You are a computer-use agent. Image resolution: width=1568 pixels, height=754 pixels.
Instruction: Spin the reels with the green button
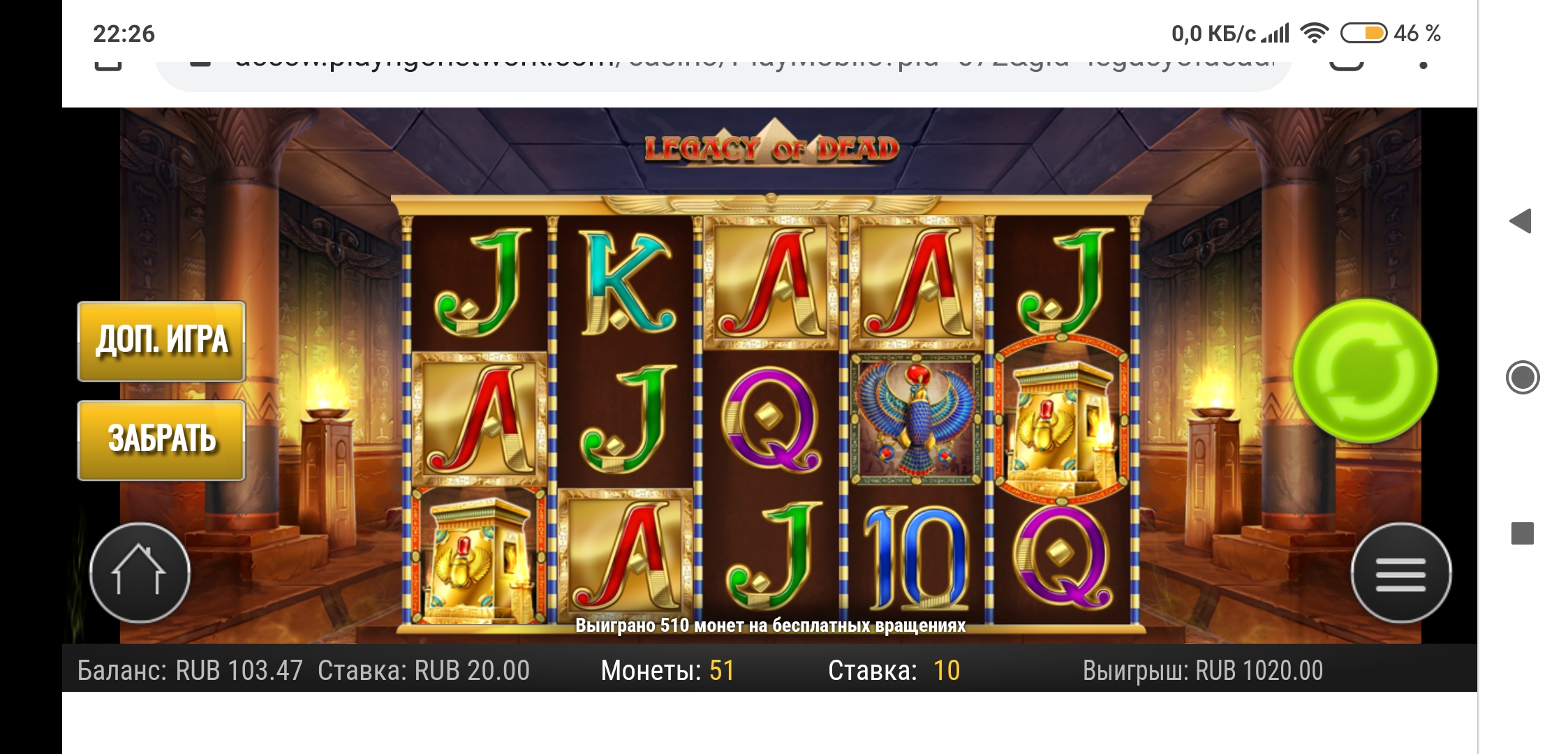[x=1365, y=371]
